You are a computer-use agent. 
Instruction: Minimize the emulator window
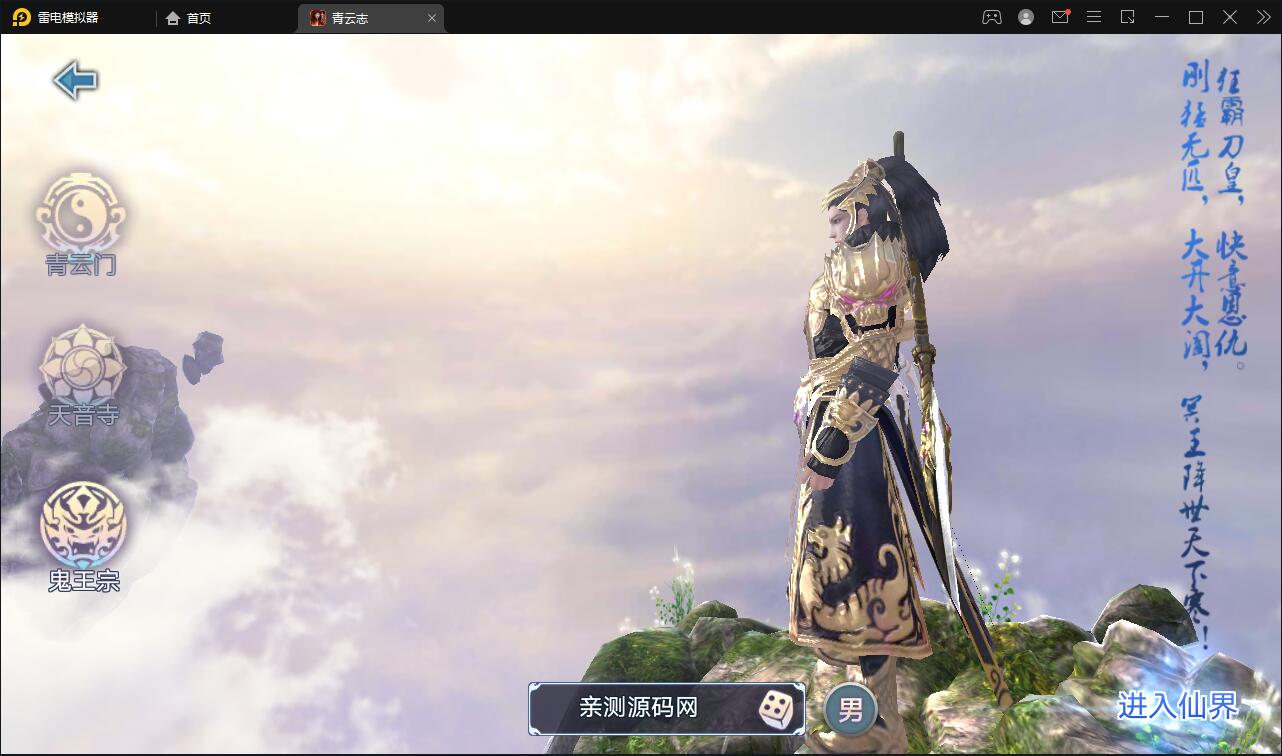pyautogui.click(x=1161, y=17)
